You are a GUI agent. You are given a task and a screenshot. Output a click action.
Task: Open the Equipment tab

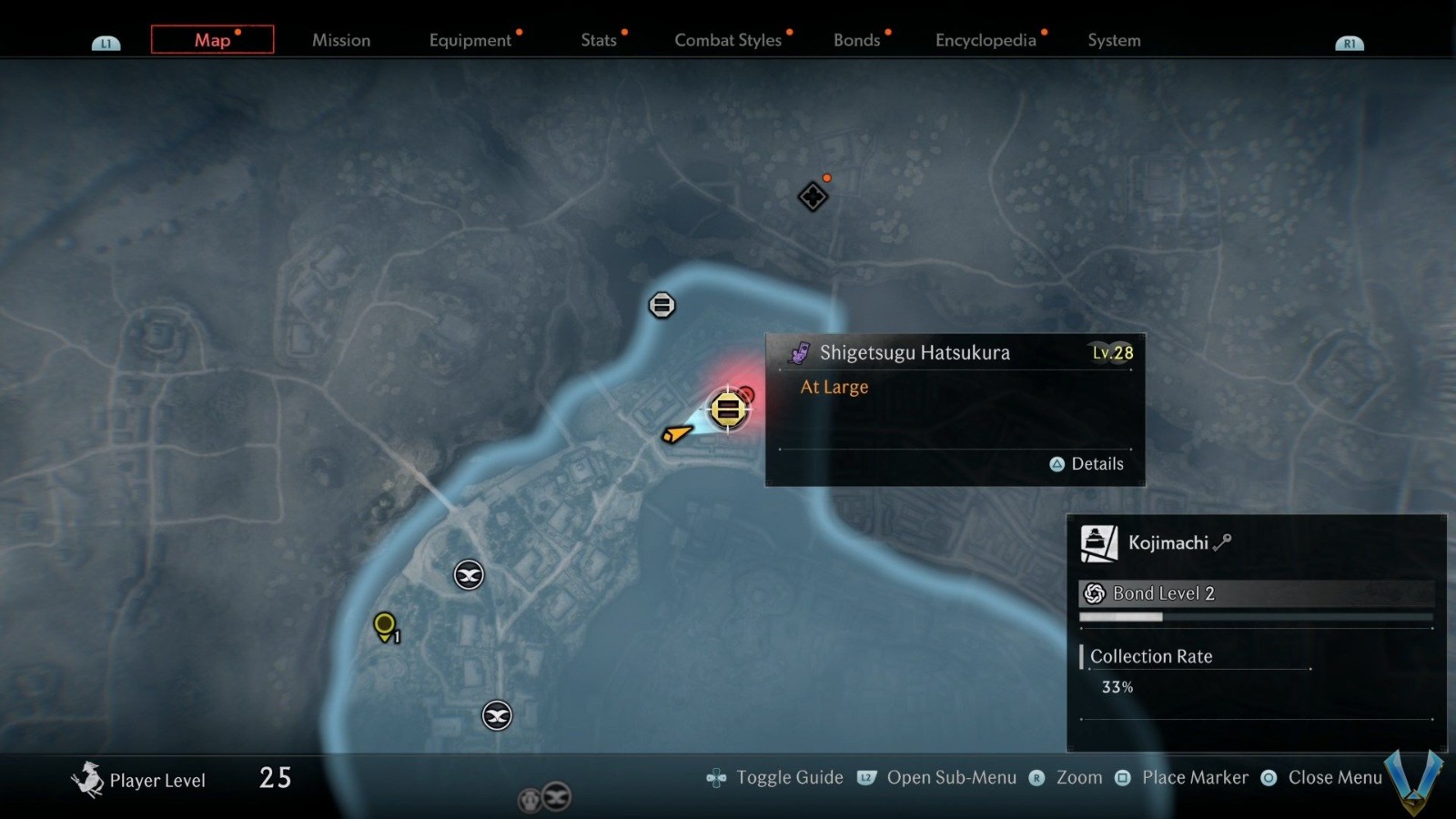(x=470, y=40)
